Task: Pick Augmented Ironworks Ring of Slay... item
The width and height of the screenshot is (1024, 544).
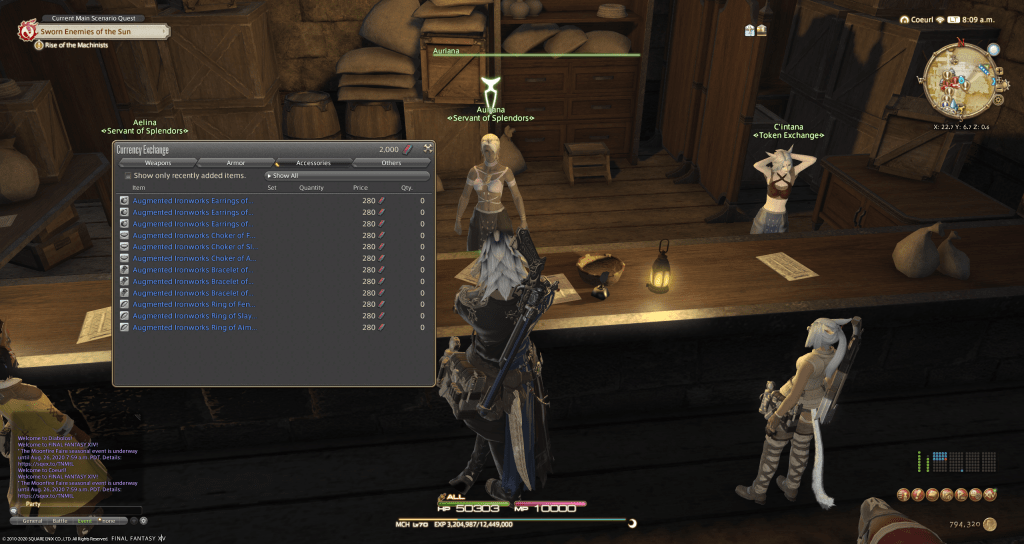Action: pos(190,316)
